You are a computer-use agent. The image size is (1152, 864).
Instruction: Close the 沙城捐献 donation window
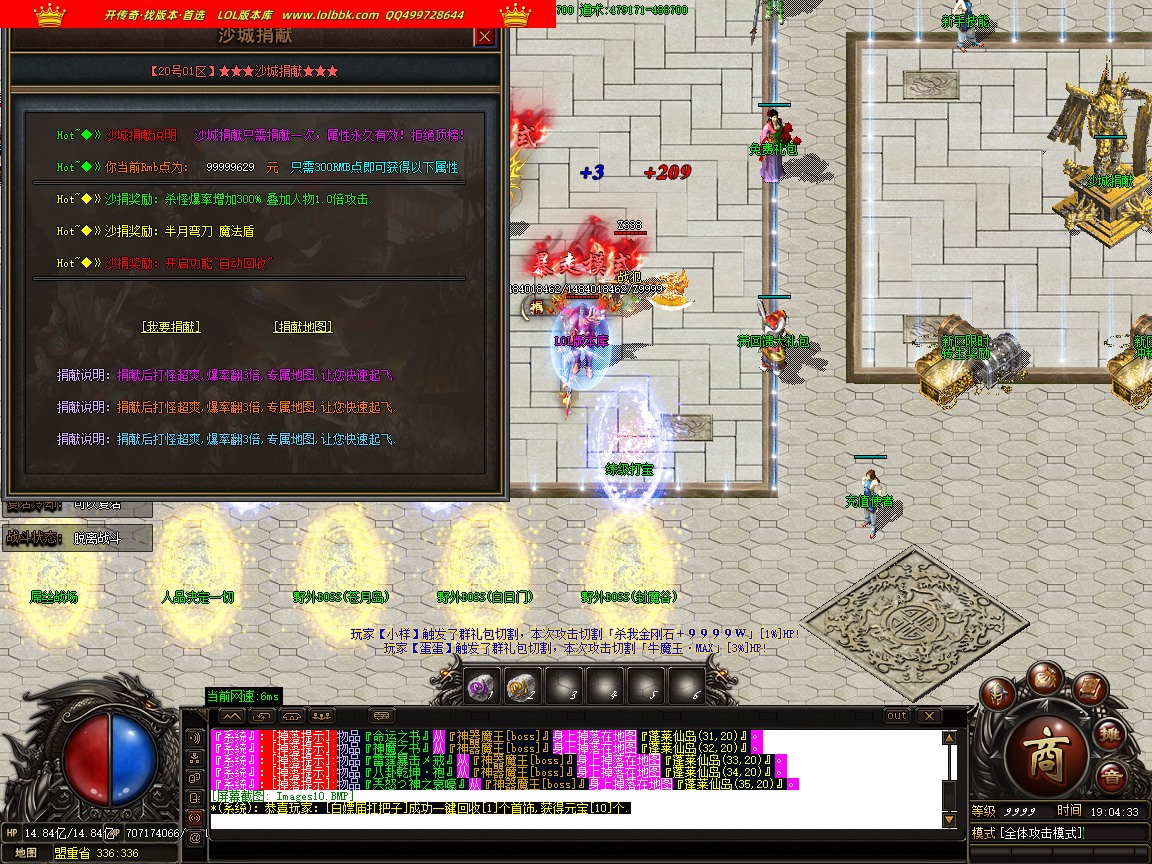click(484, 37)
